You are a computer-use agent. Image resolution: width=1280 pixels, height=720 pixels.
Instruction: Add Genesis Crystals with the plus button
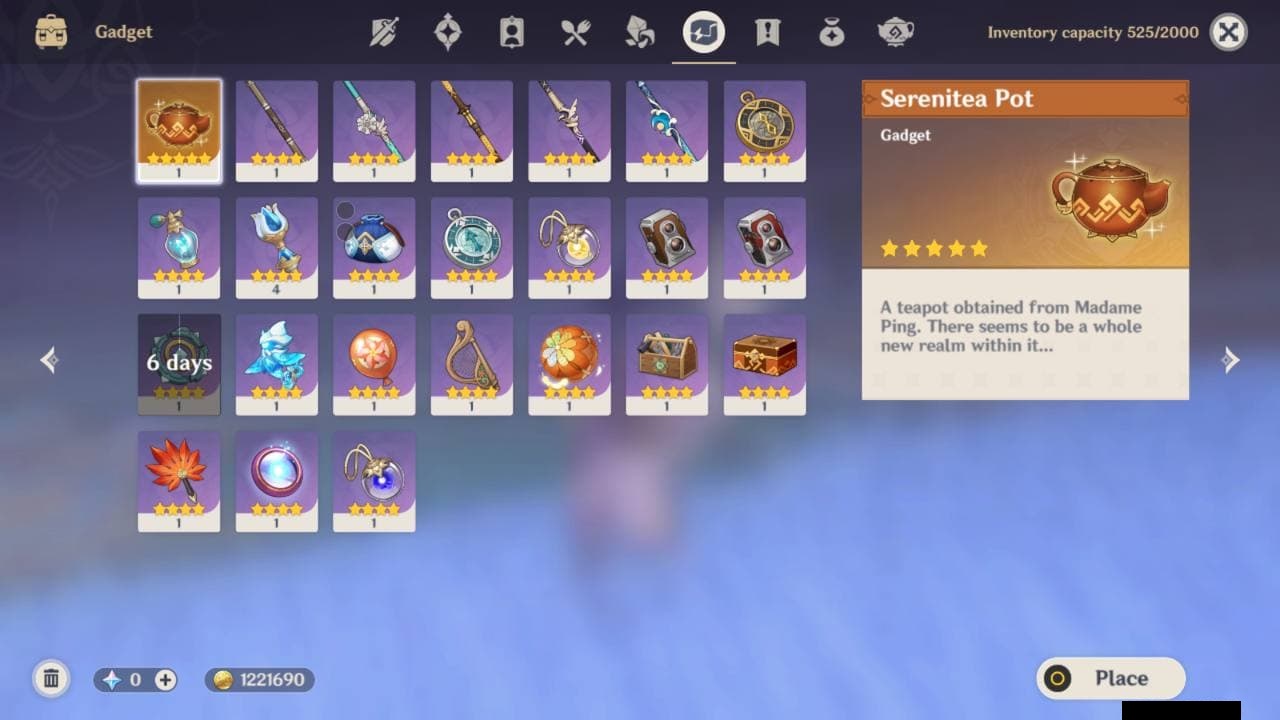165,680
